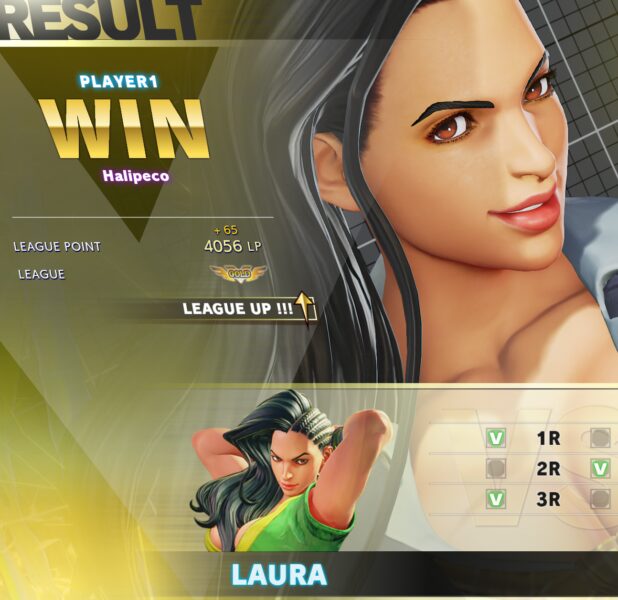
Task: Click the LAURA name bar
Action: (x=279, y=575)
